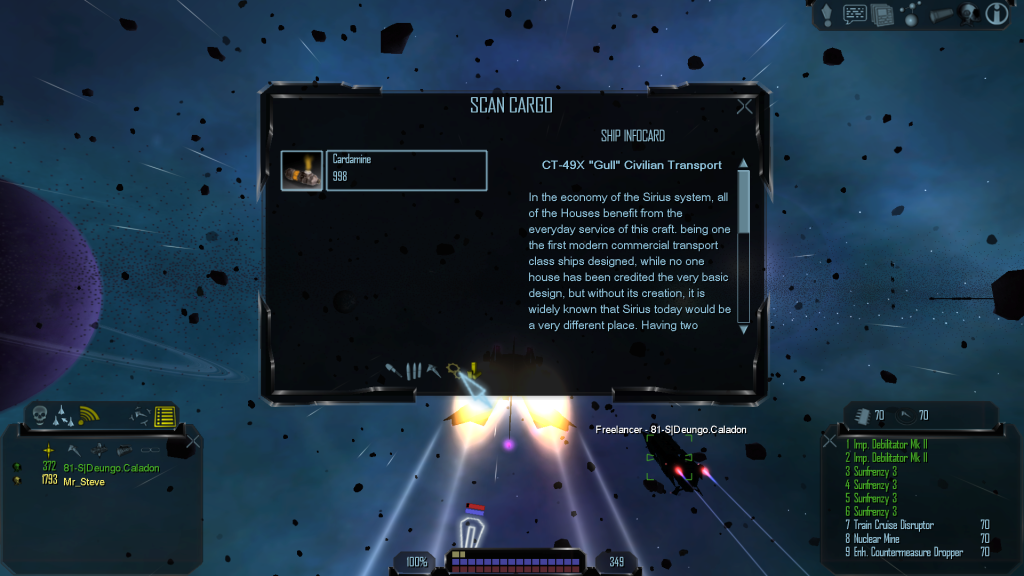Click the infocard scroll-down arrow

coord(743,327)
